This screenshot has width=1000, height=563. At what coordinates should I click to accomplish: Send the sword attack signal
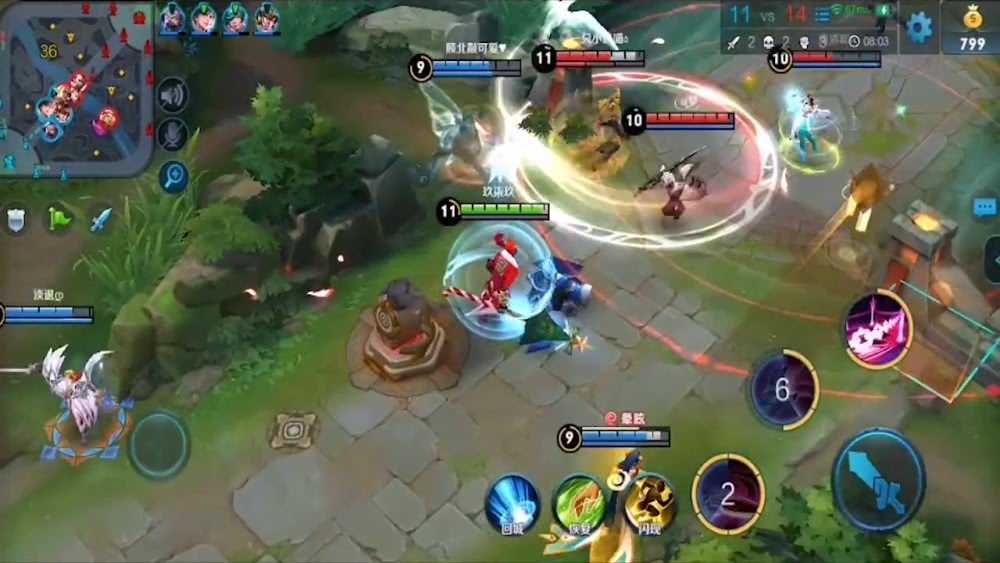(101, 219)
